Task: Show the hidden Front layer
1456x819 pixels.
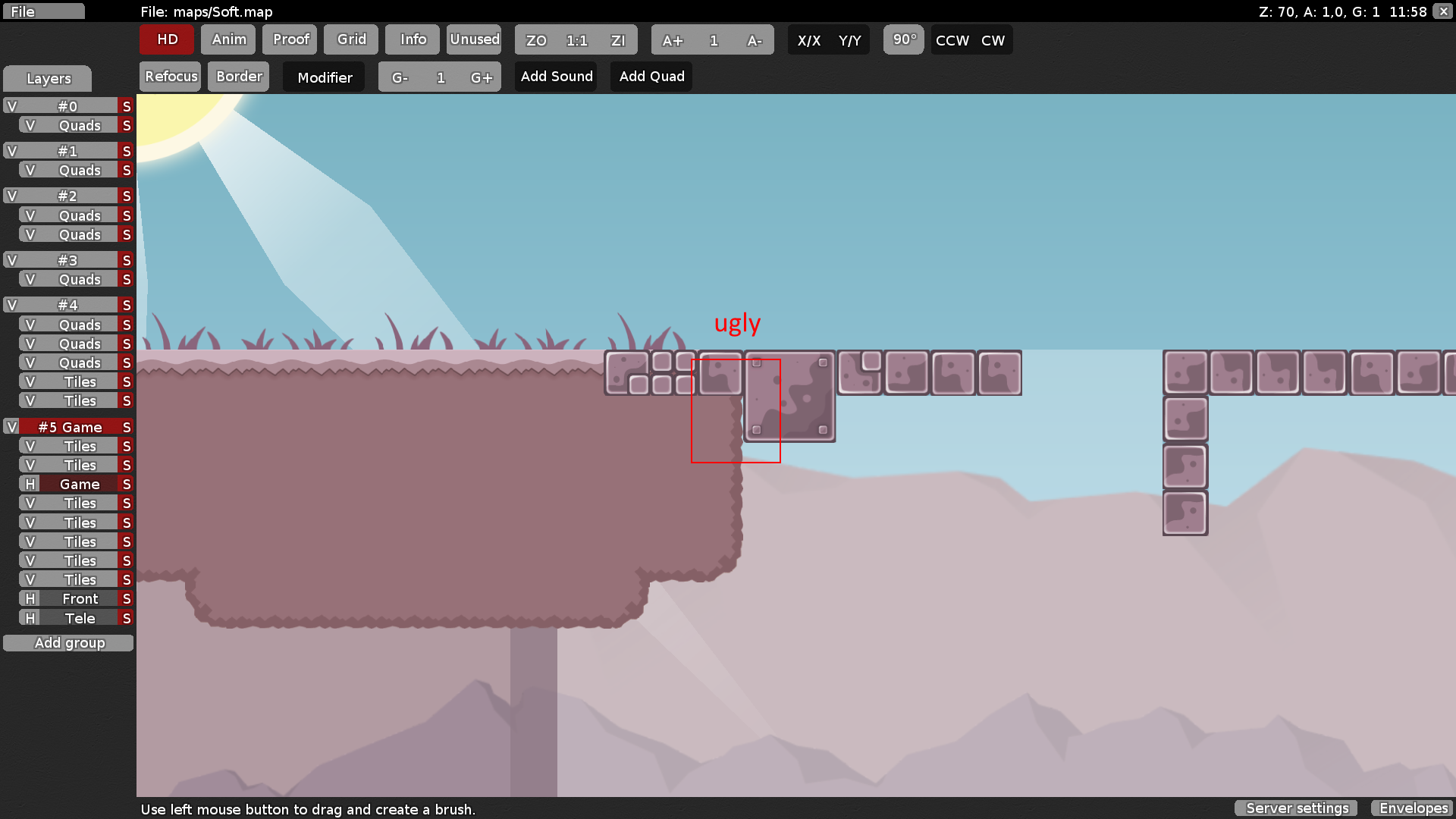Action: [x=29, y=598]
